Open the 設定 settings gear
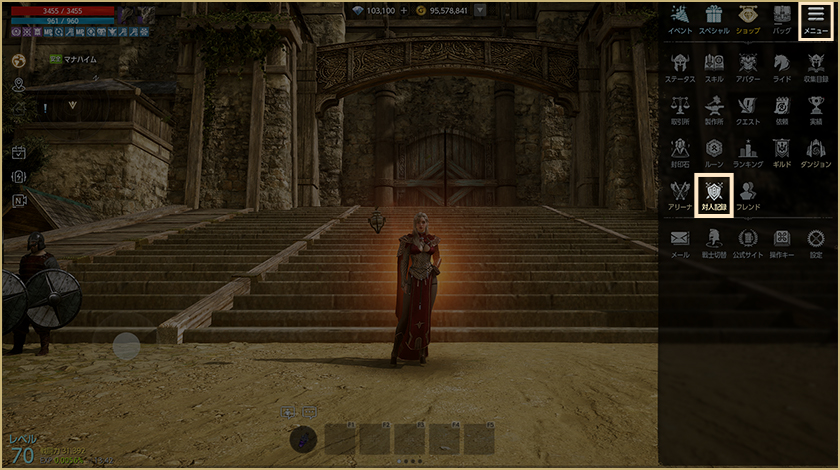Viewport: 840px width, 470px height. [816, 242]
